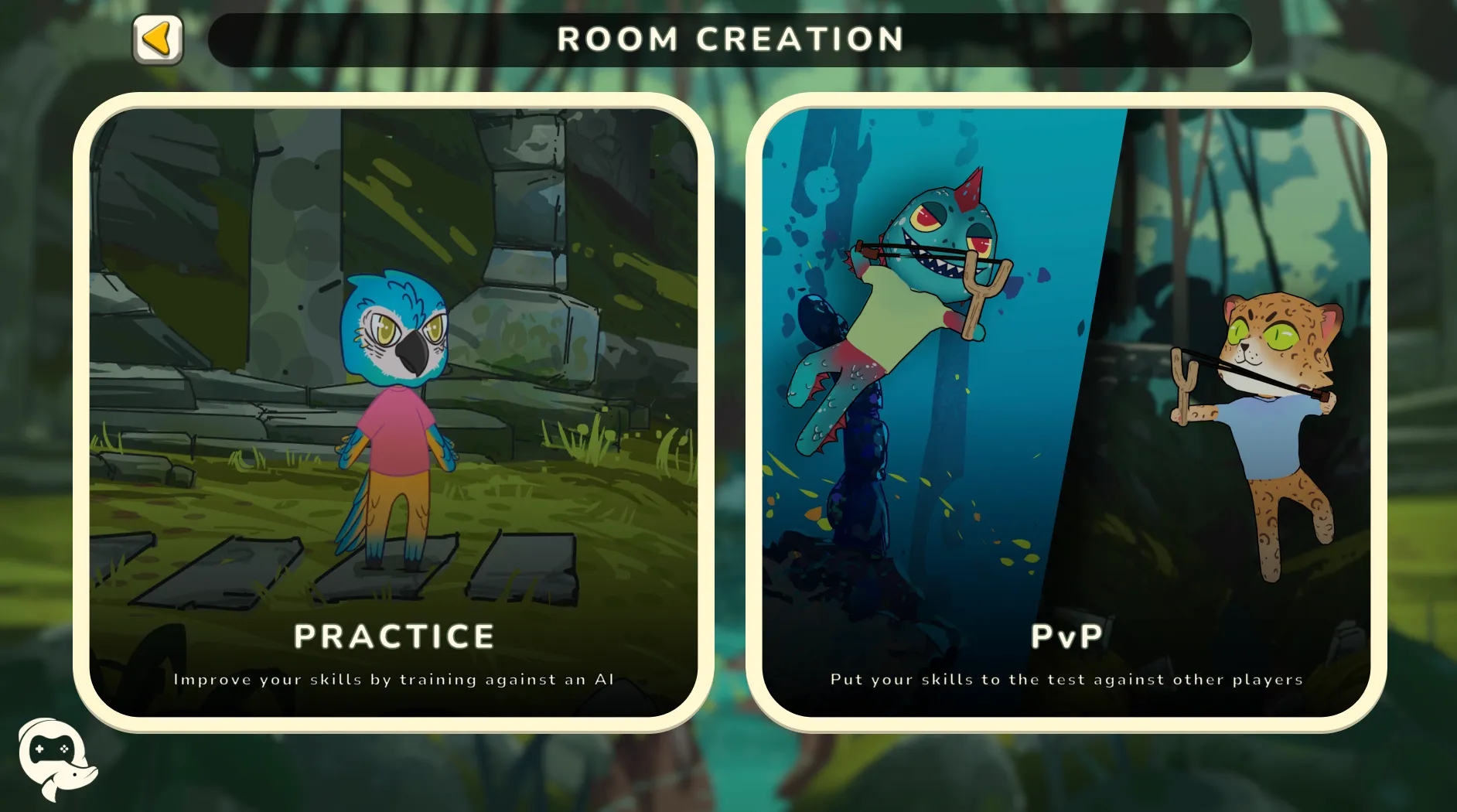Image resolution: width=1457 pixels, height=812 pixels.
Task: Go back with the yellow arrow button
Action: tap(158, 39)
